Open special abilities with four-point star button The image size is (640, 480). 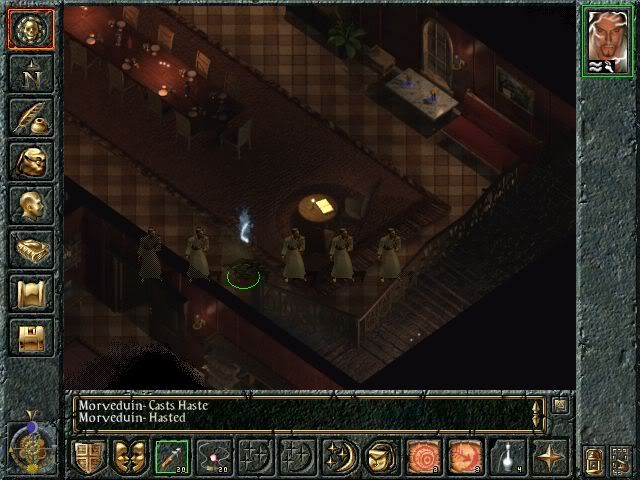[550, 456]
